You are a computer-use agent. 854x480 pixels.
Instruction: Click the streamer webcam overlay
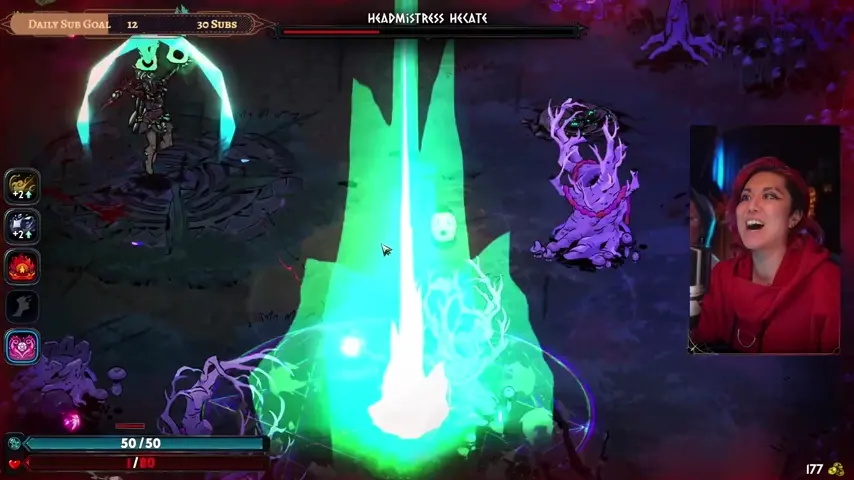[765, 240]
